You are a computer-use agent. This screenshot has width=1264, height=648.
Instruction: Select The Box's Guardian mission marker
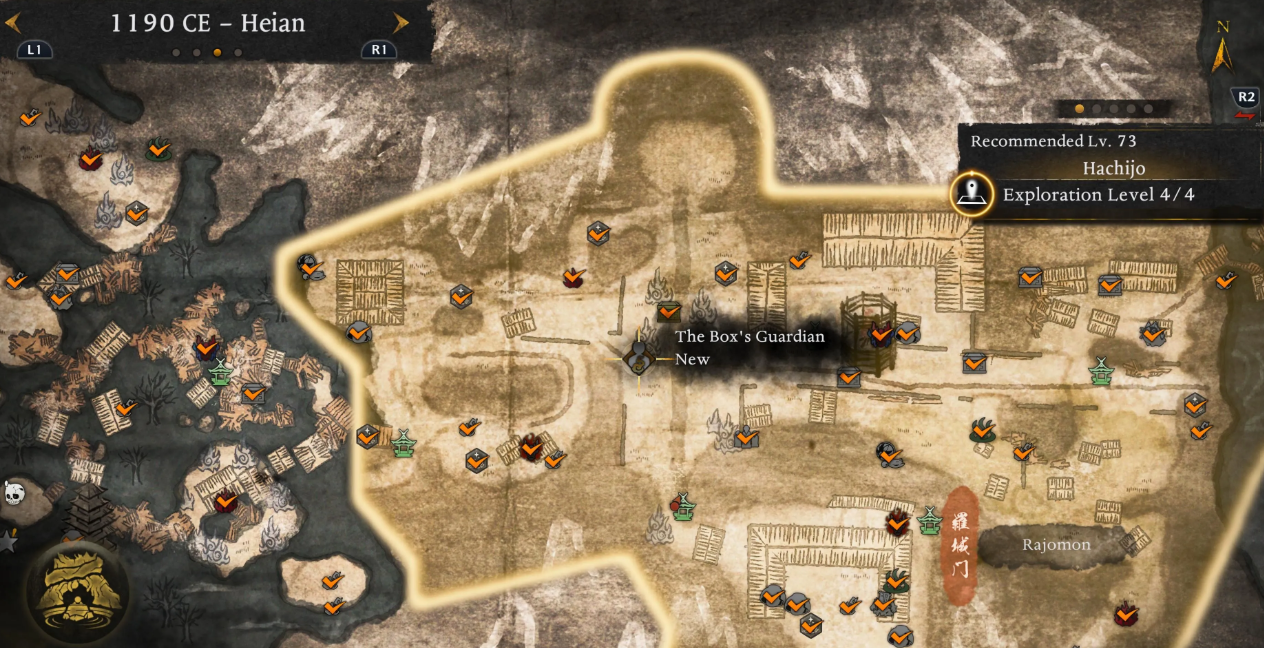tap(637, 356)
